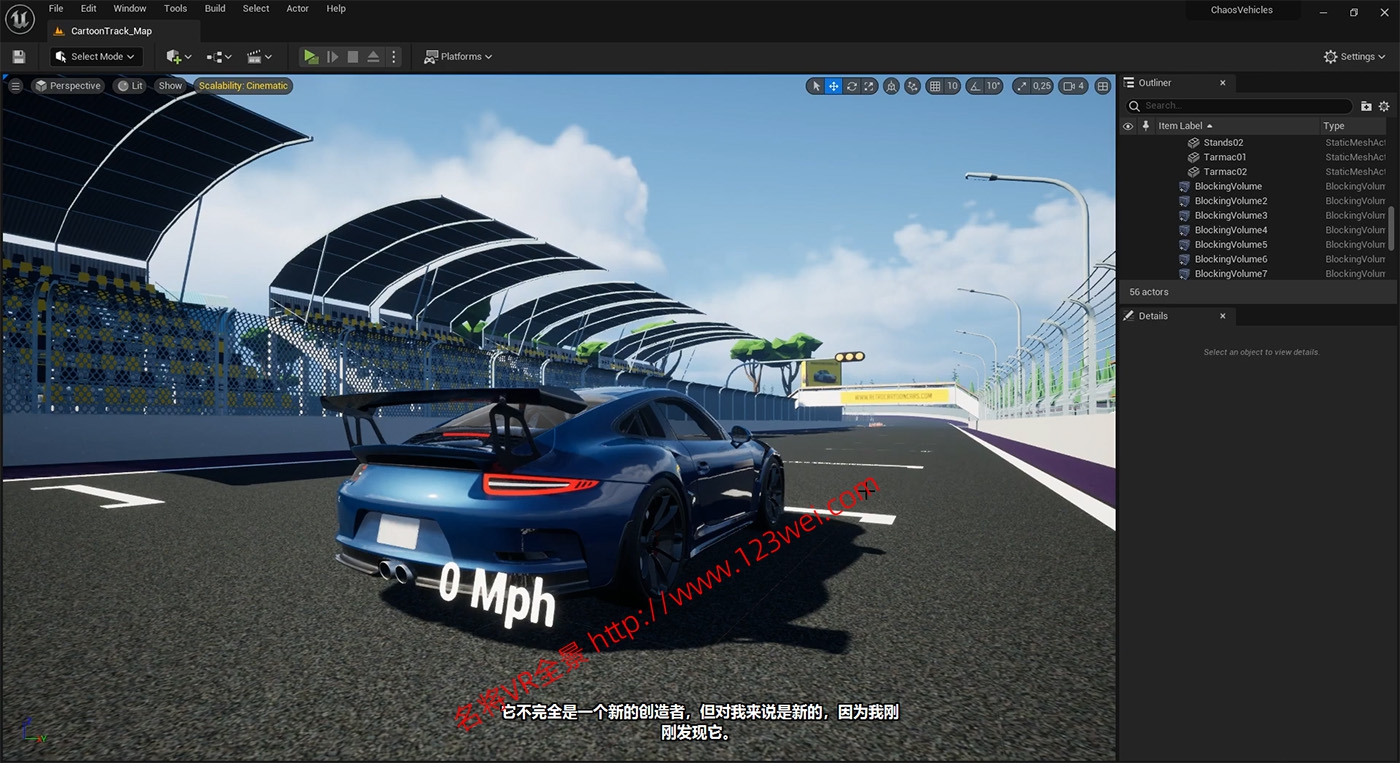The height and width of the screenshot is (763, 1400).
Task: Click the Scalability: Cinematic badge
Action: [243, 86]
